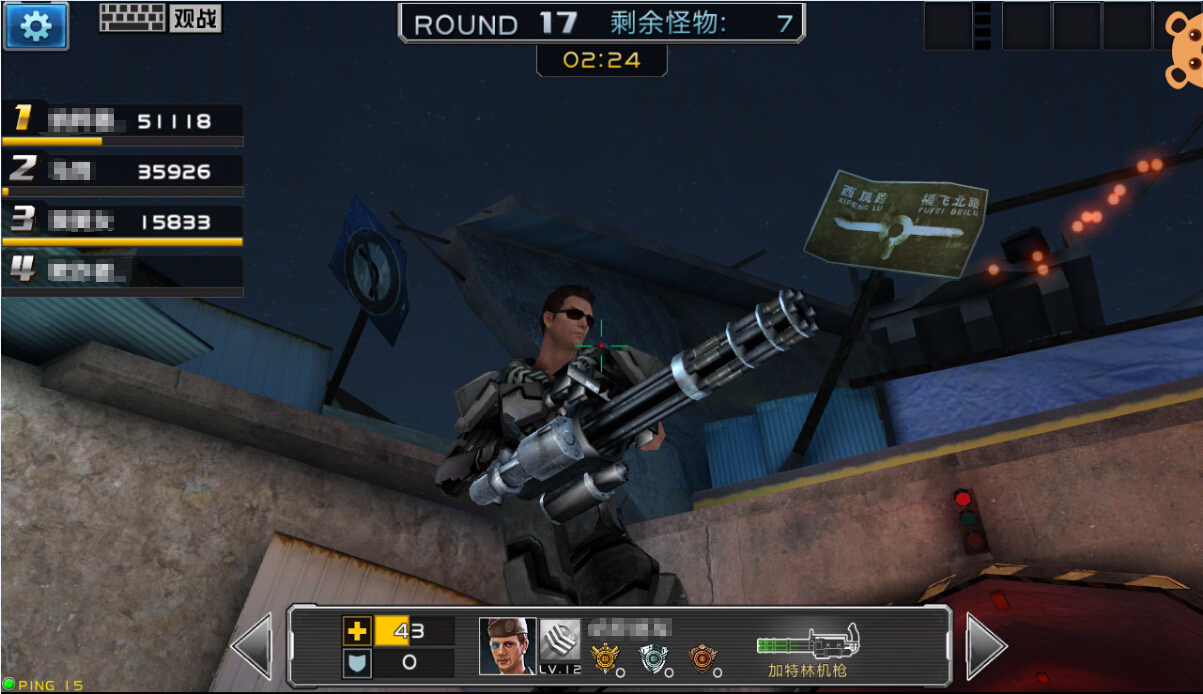Screen dimensions: 1203x694
Task: Spectate the next player with the right arrow
Action: click(x=986, y=647)
